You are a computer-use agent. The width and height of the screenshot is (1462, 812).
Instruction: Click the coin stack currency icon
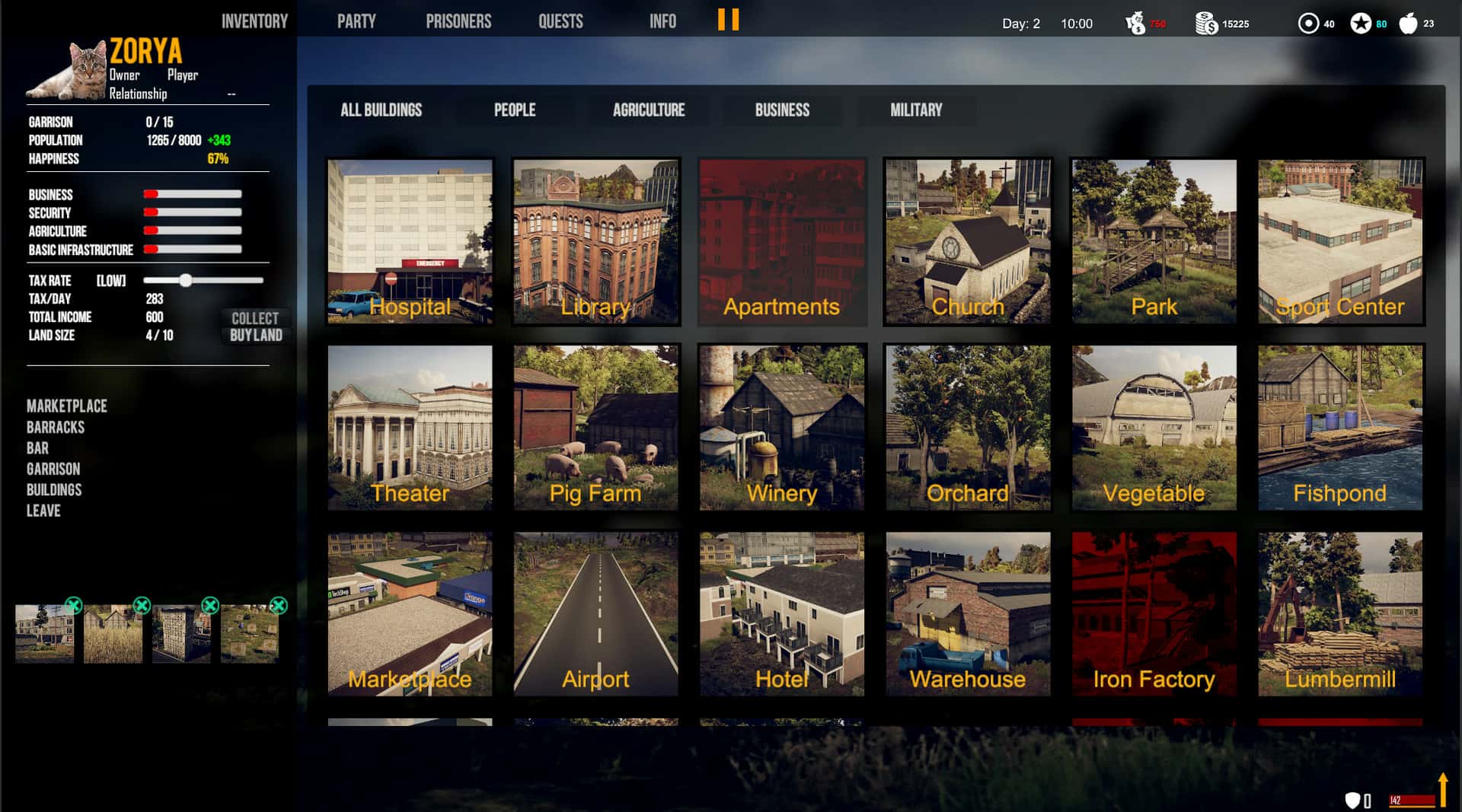click(x=1205, y=23)
